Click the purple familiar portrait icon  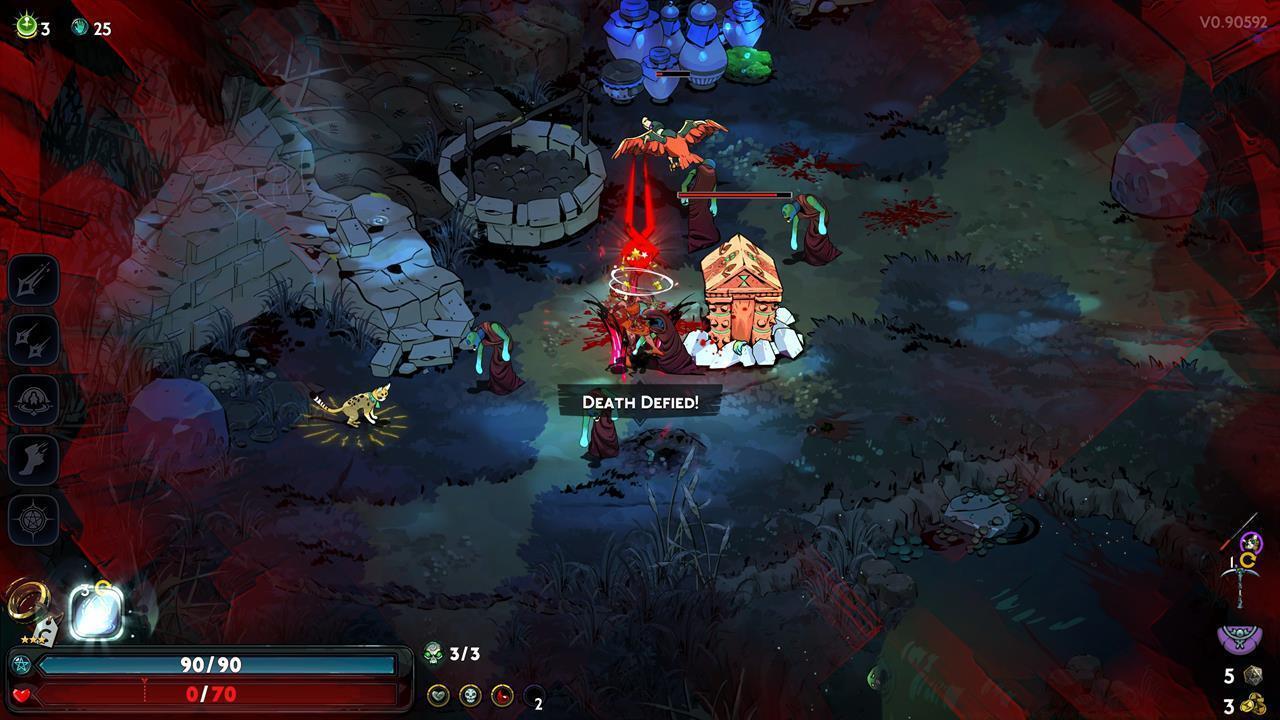click(1251, 544)
